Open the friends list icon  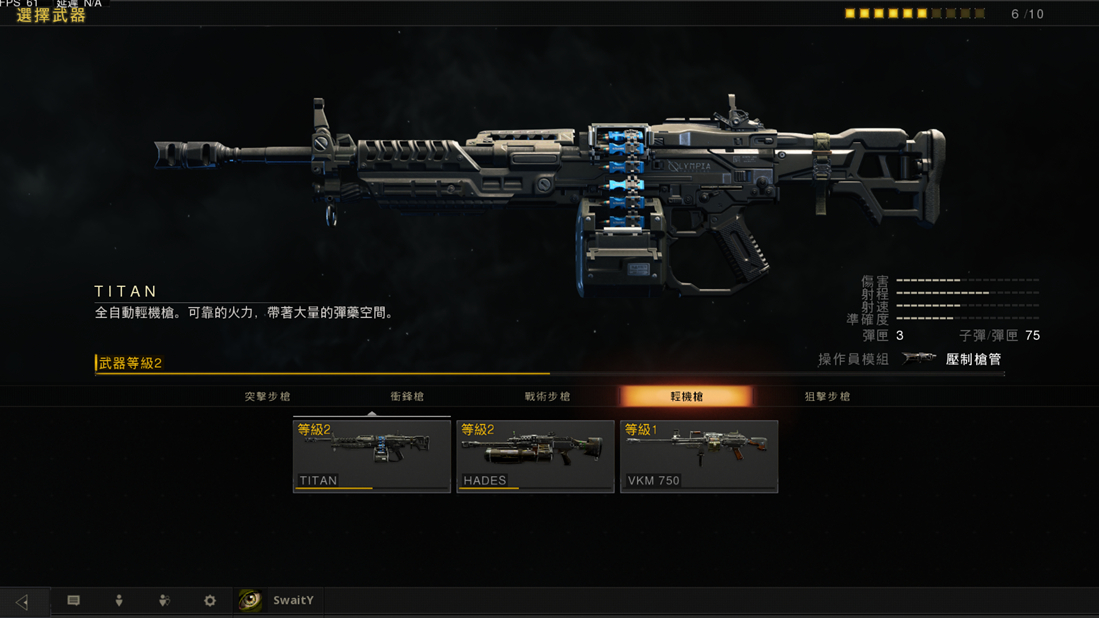164,601
